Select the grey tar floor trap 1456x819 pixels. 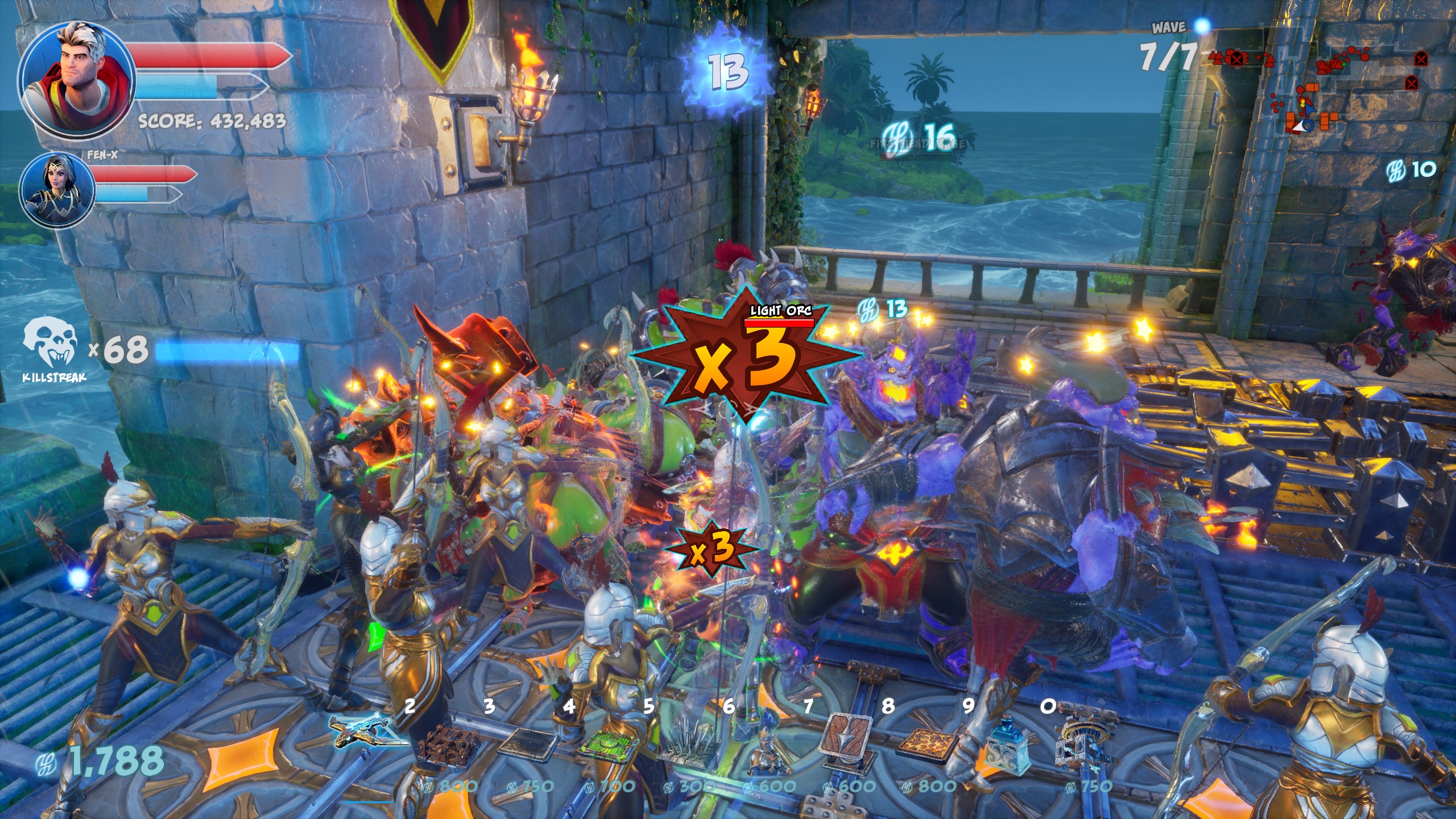pos(526,742)
